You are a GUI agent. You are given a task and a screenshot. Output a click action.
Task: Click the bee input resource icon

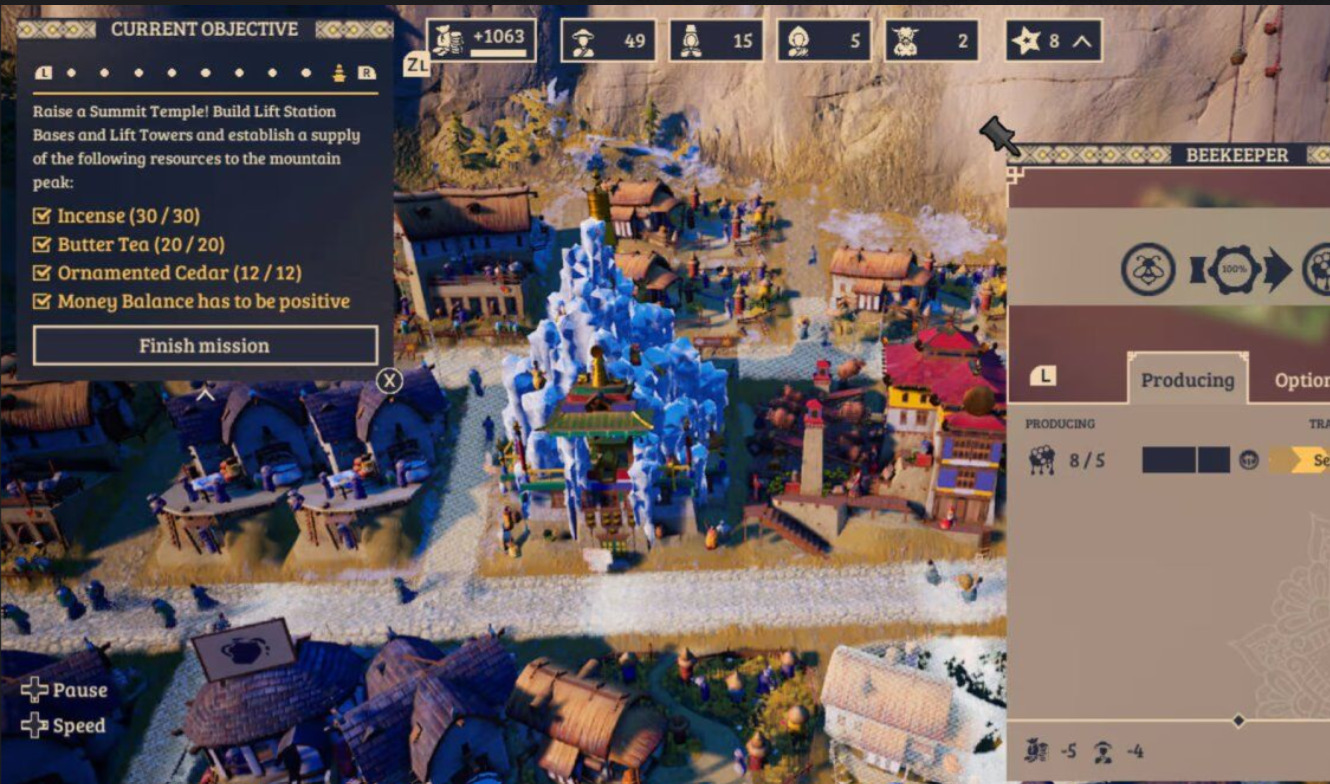click(x=1147, y=270)
